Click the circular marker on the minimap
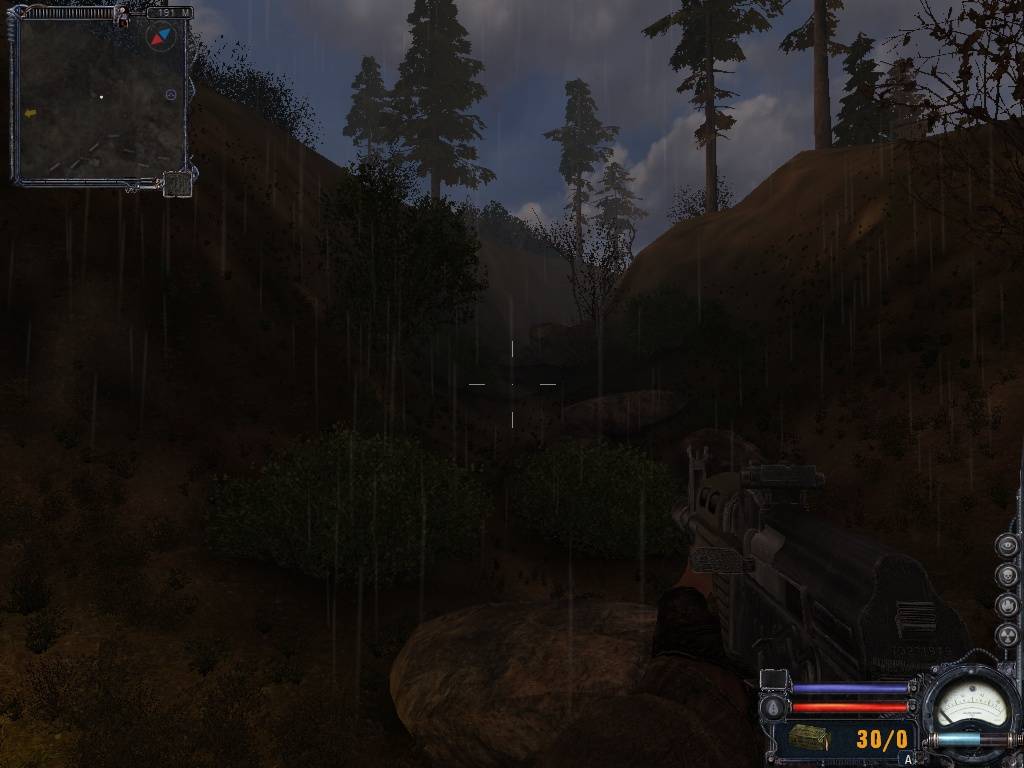1024x768 pixels. pos(170,95)
